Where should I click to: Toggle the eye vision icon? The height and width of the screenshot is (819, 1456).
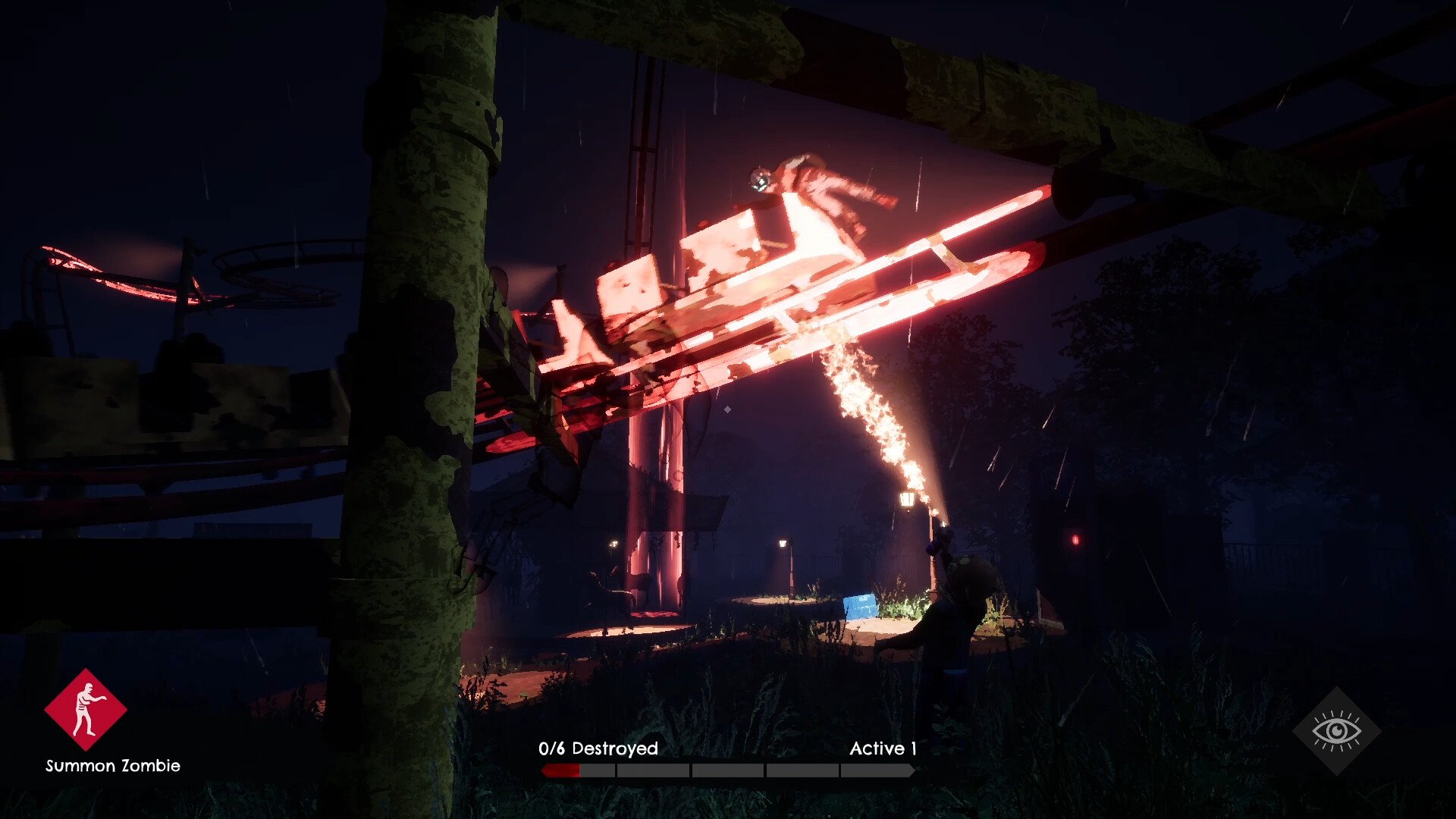click(1336, 731)
